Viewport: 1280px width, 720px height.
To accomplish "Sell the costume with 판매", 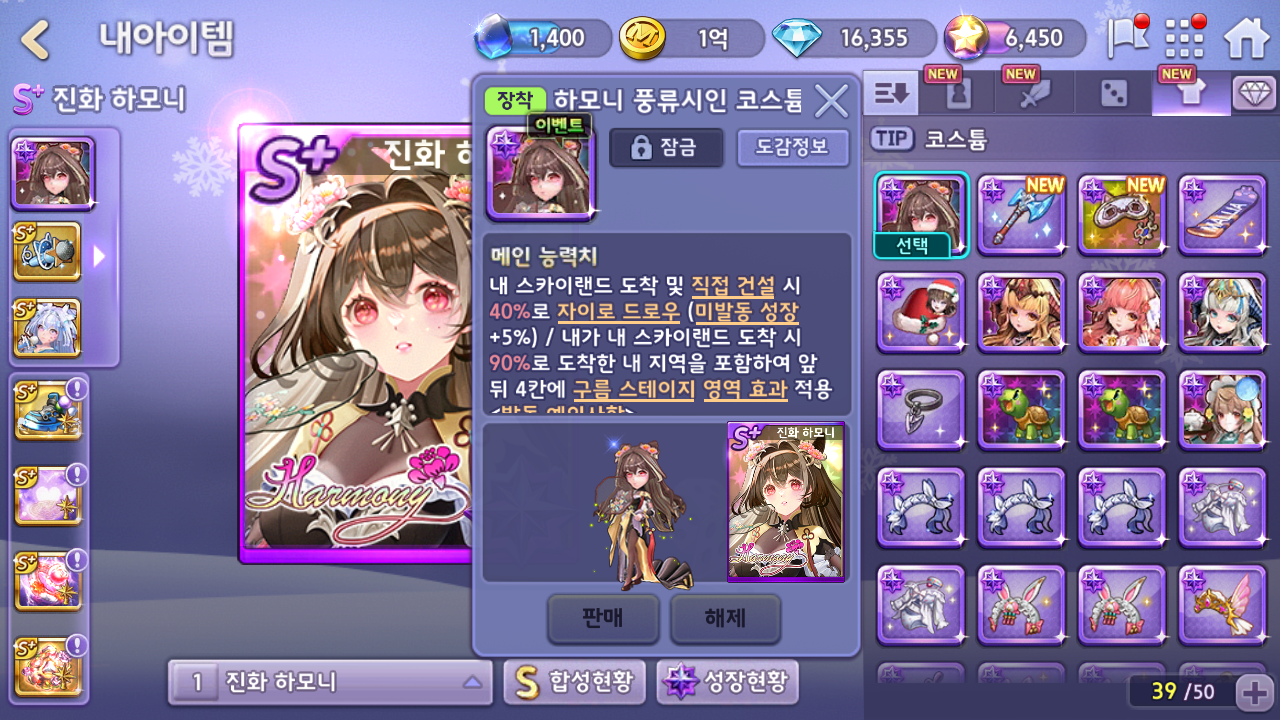I will point(603,619).
